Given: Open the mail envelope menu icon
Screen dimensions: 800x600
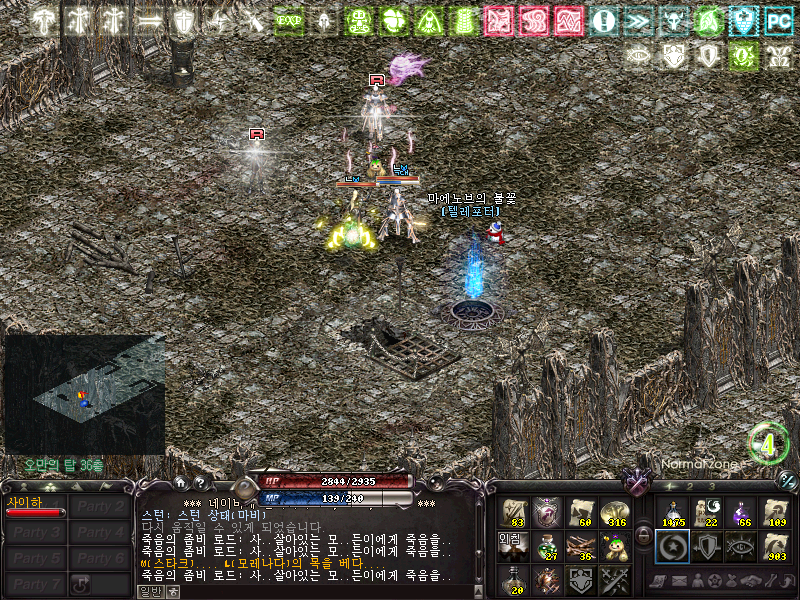Looking at the screenshot, I should 679,581.
